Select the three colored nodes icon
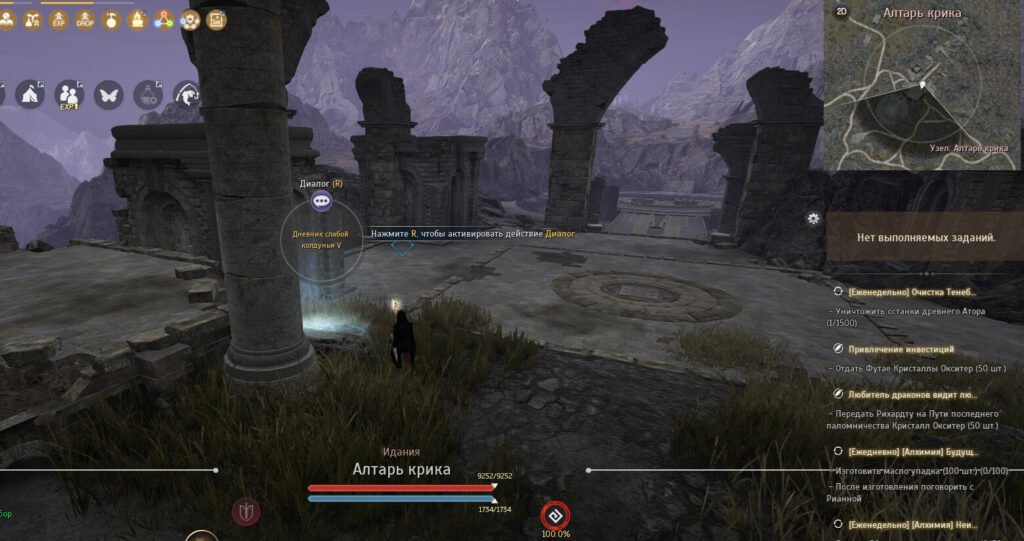This screenshot has height=541, width=1024. (x=164, y=19)
